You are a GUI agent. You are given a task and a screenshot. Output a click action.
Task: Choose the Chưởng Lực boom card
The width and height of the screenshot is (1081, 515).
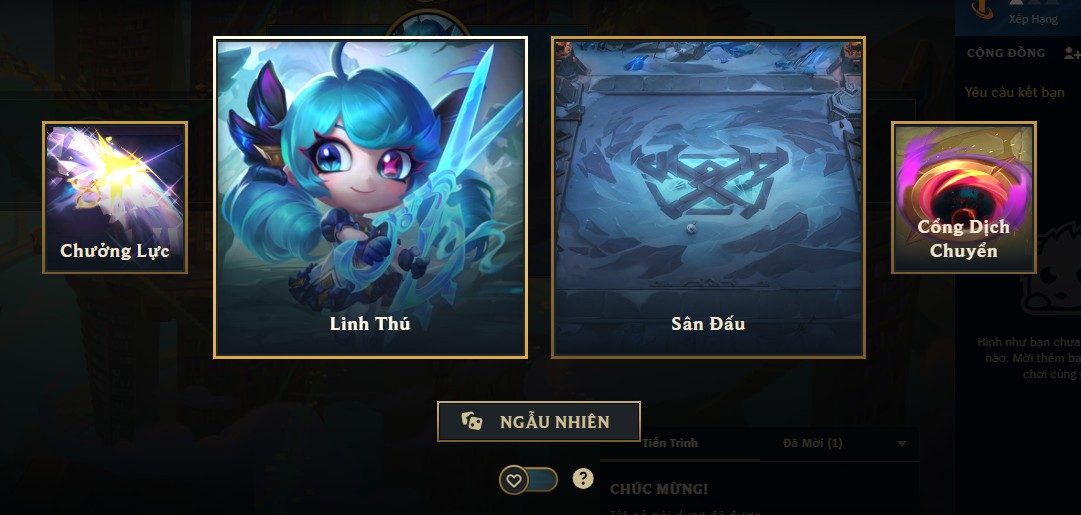click(115, 198)
